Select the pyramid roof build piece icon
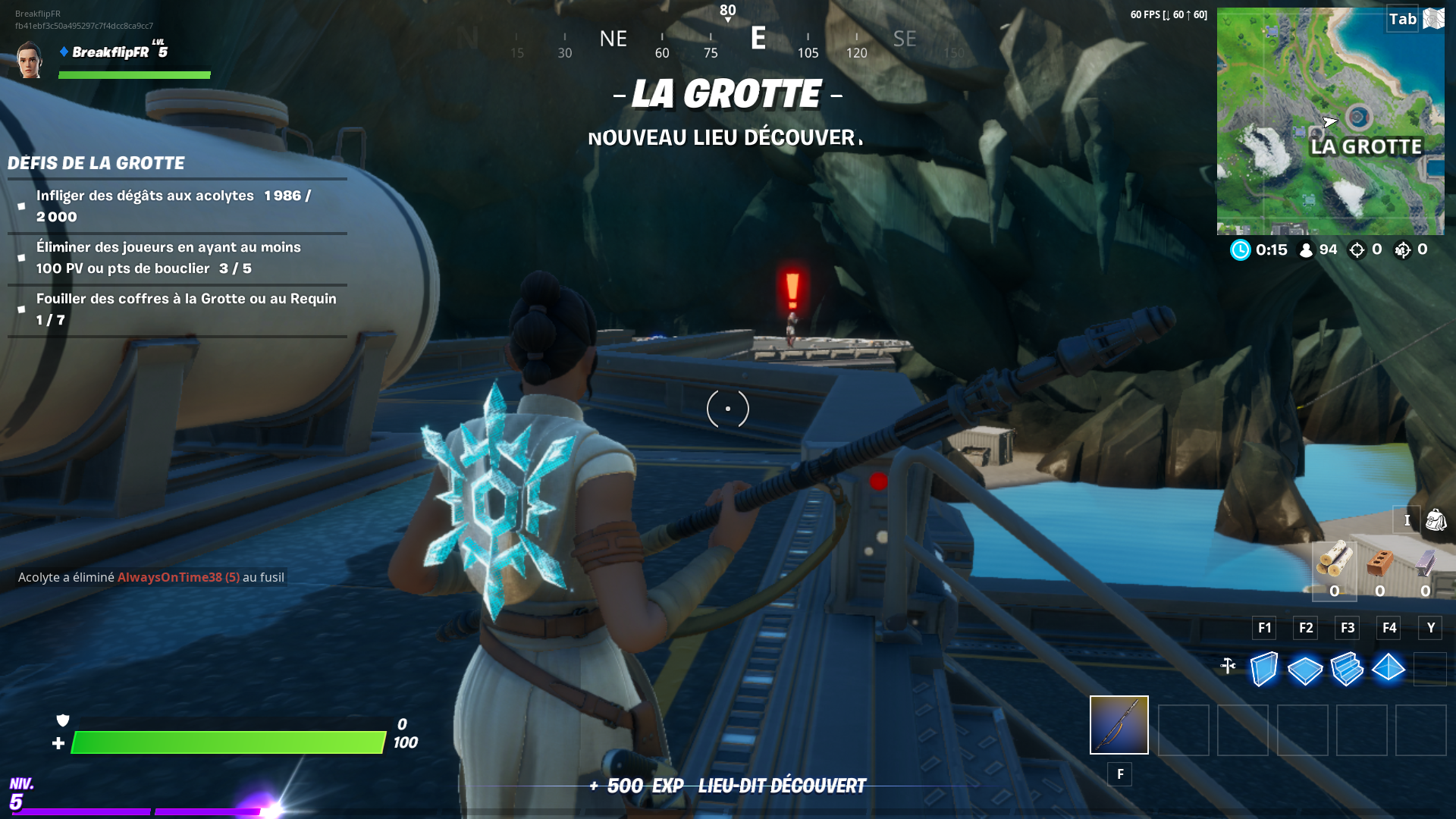The height and width of the screenshot is (819, 1456). 1390,670
